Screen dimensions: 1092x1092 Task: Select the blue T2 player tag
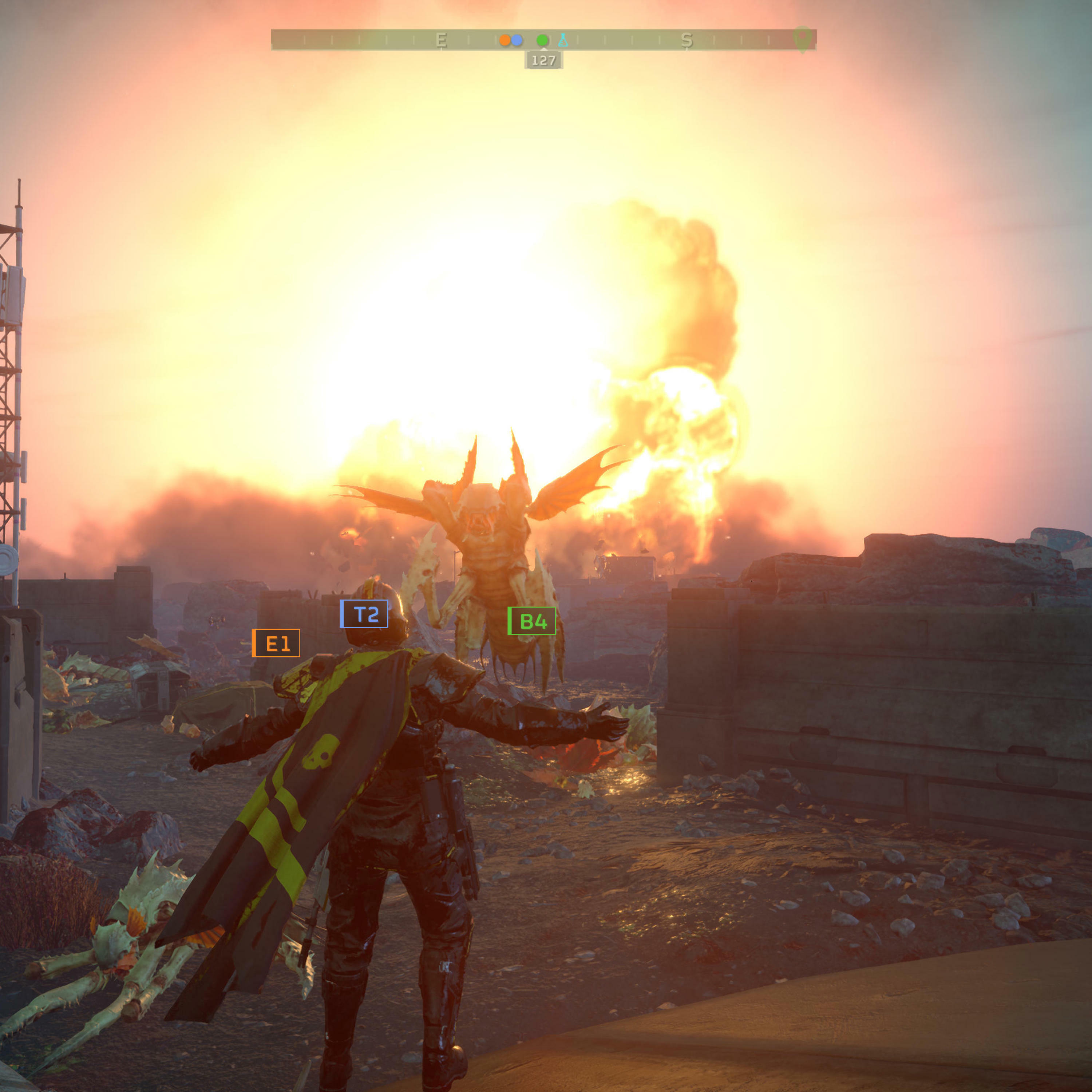364,614
